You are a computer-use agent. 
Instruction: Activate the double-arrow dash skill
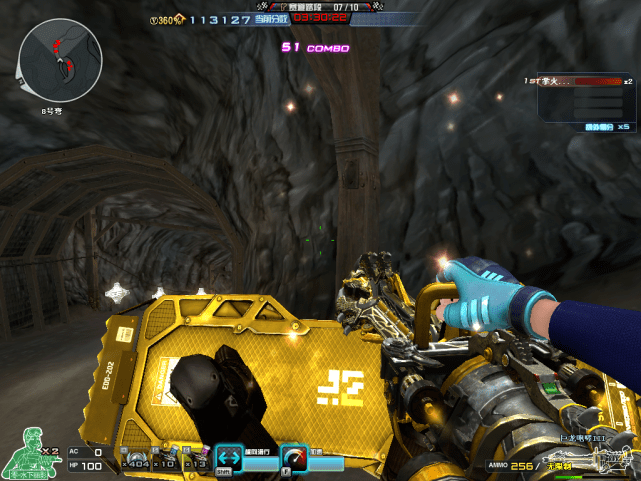(229, 456)
